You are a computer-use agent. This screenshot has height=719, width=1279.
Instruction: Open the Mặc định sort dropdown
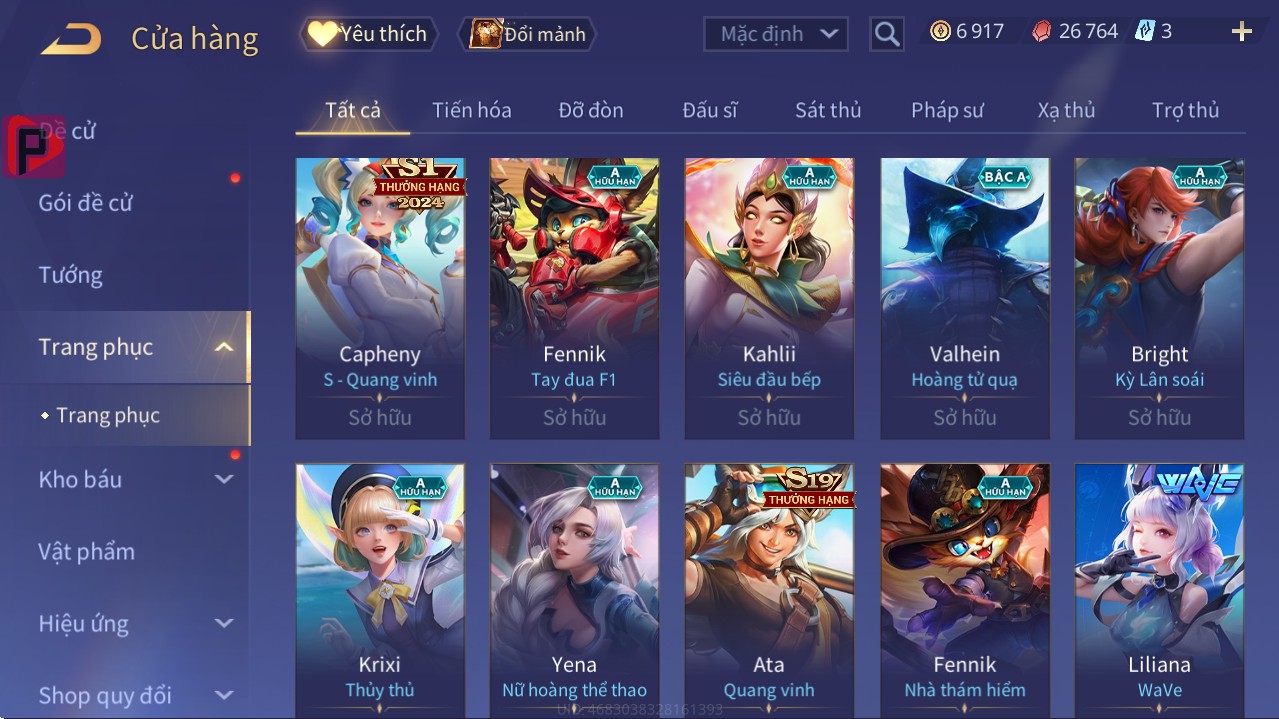coord(776,34)
